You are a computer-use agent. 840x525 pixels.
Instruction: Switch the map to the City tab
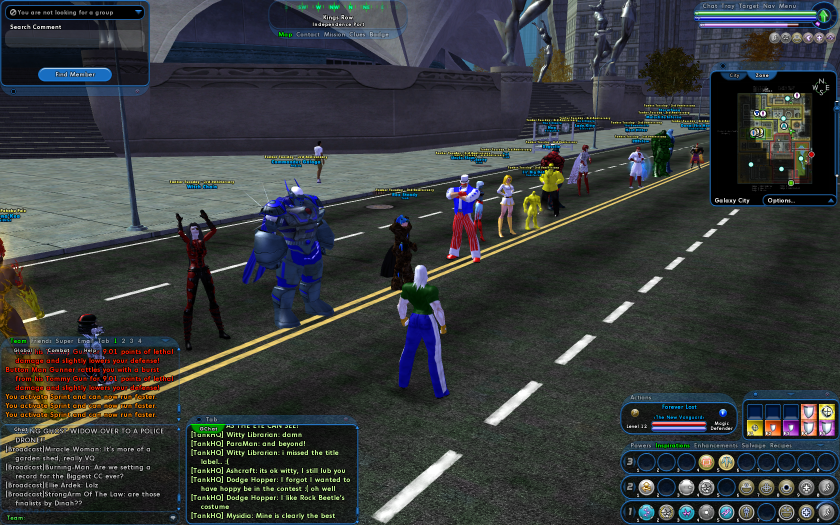[735, 75]
